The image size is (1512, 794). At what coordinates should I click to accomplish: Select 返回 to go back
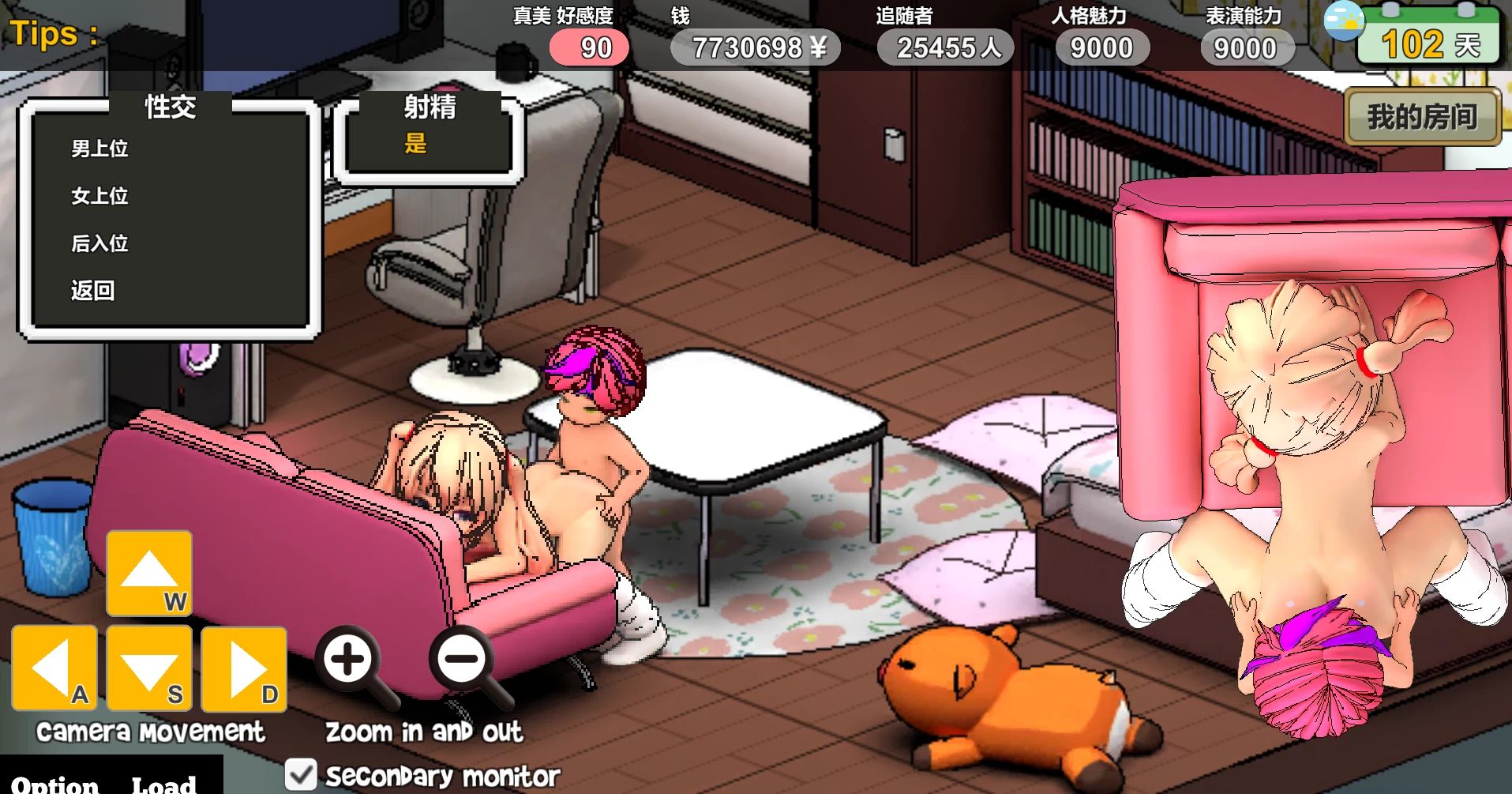(x=93, y=291)
